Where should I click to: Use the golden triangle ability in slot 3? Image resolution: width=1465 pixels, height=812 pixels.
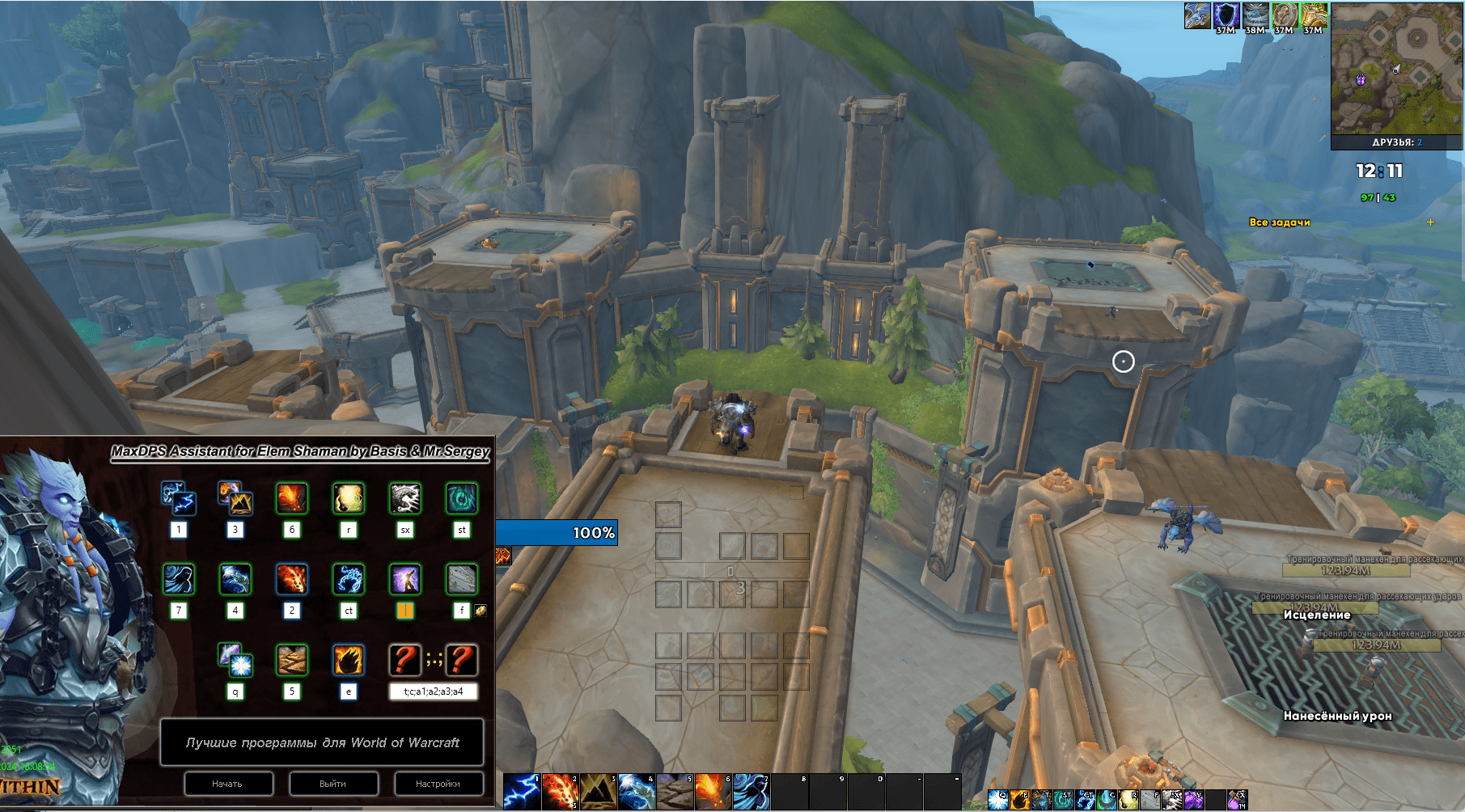(598, 791)
